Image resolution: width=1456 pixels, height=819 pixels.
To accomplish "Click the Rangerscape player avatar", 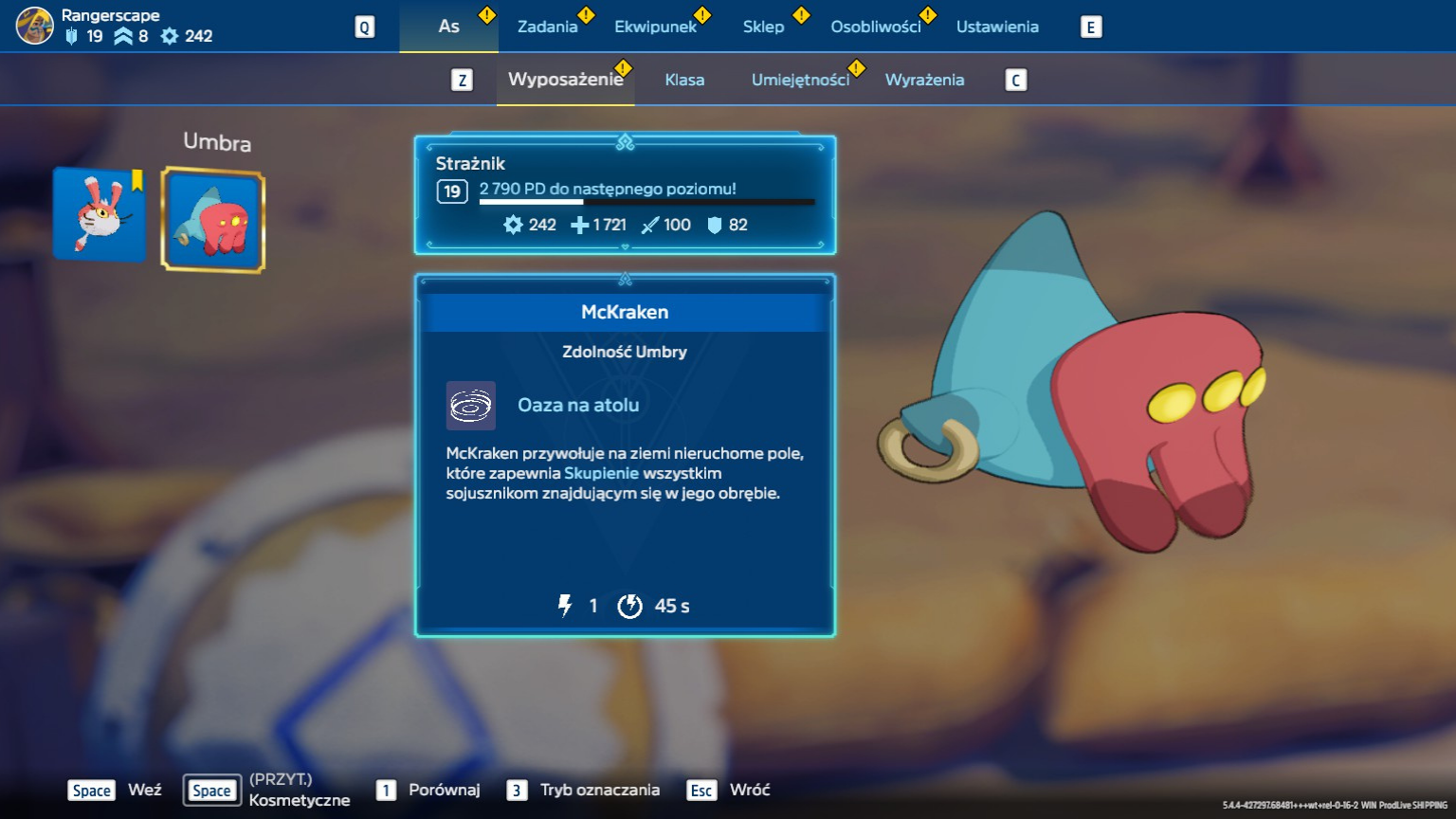I will click(35, 26).
